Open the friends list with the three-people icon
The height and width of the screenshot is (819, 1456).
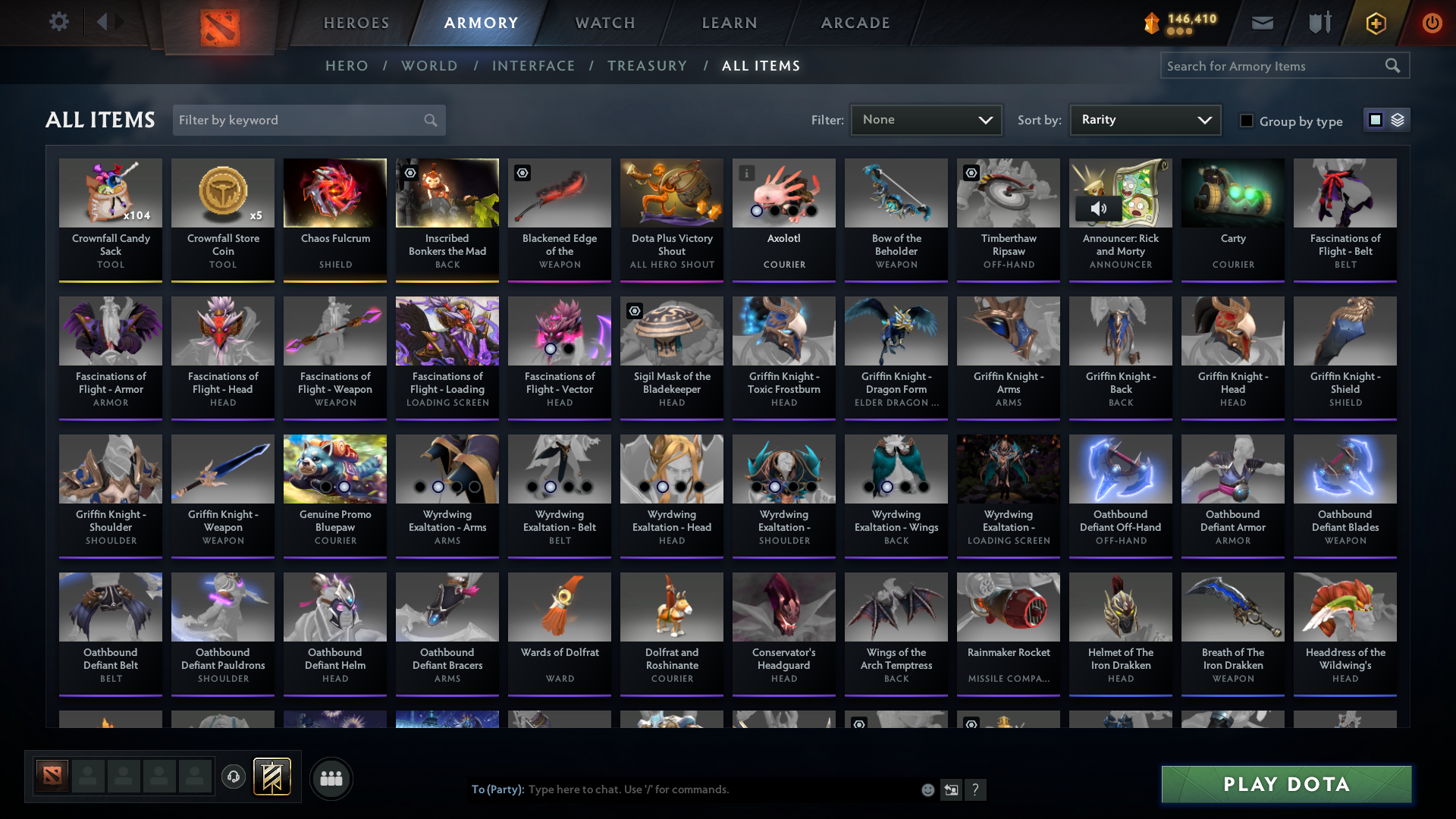[331, 778]
